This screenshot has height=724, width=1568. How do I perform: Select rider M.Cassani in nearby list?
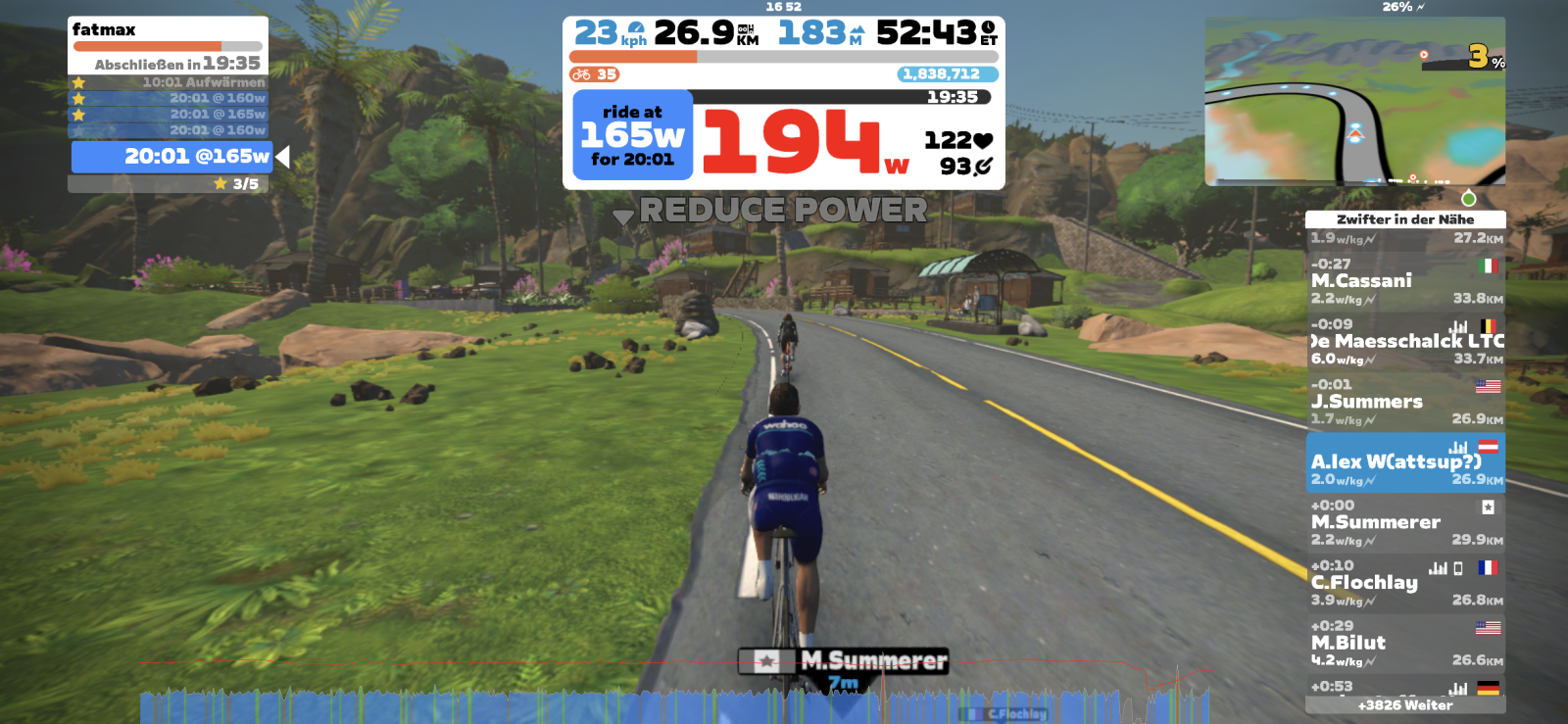click(x=1405, y=281)
